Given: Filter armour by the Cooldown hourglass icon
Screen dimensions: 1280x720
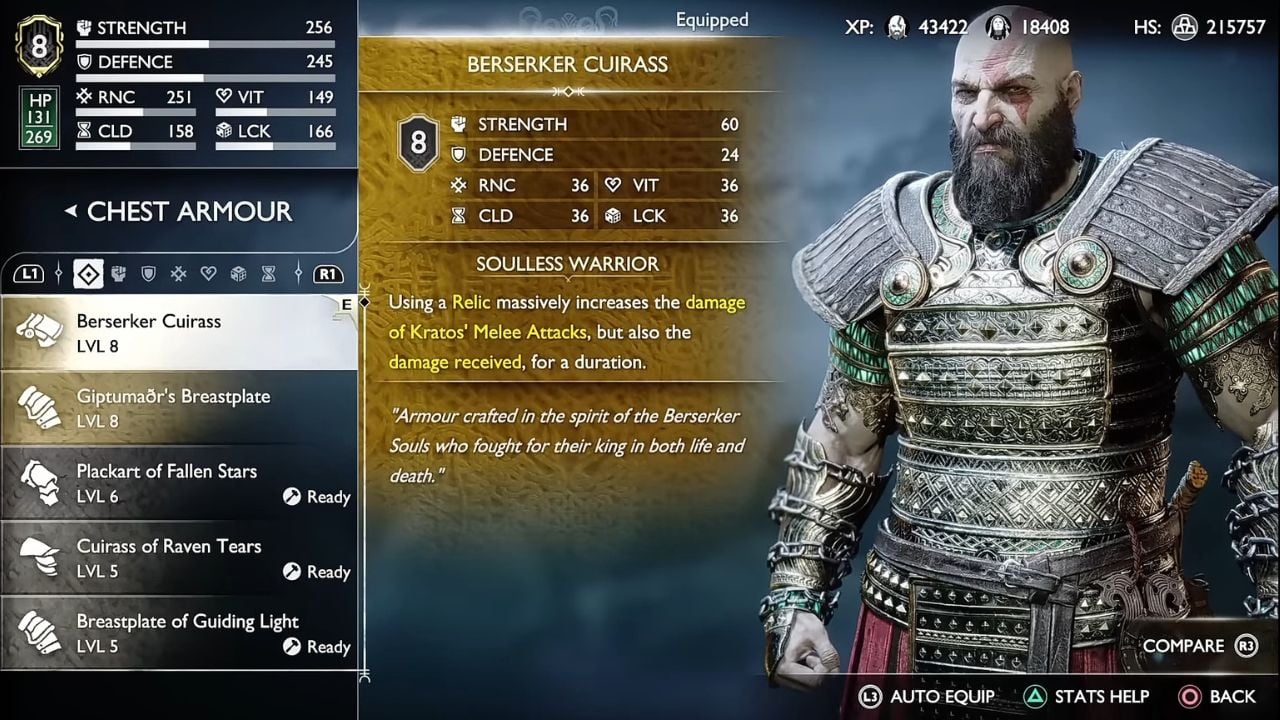Looking at the screenshot, I should coord(268,273).
